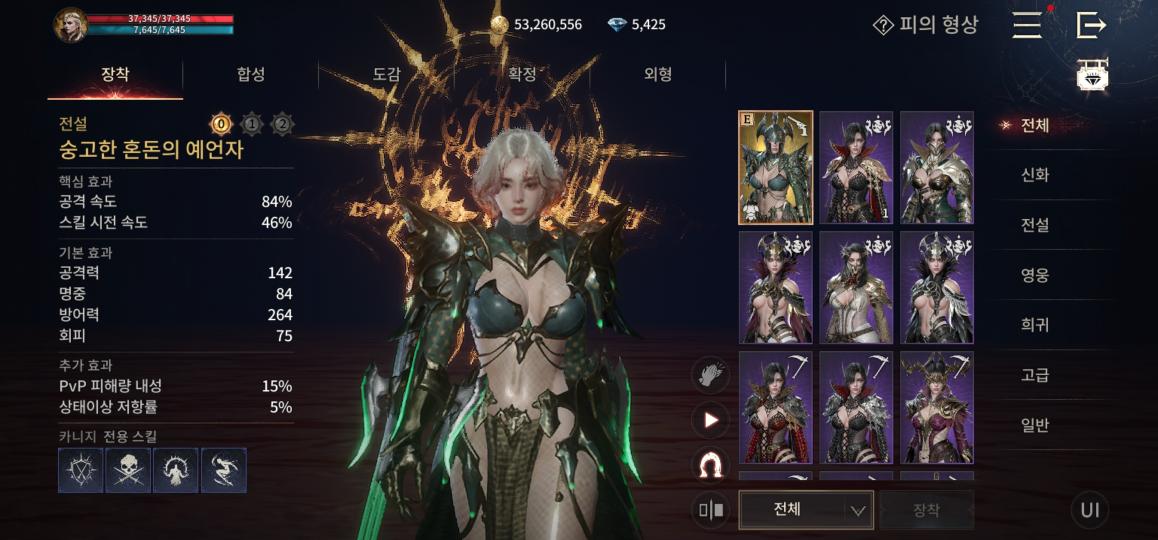Choose the 영웅 grade filter
Viewport: 1158px width, 540px height.
click(x=1034, y=275)
